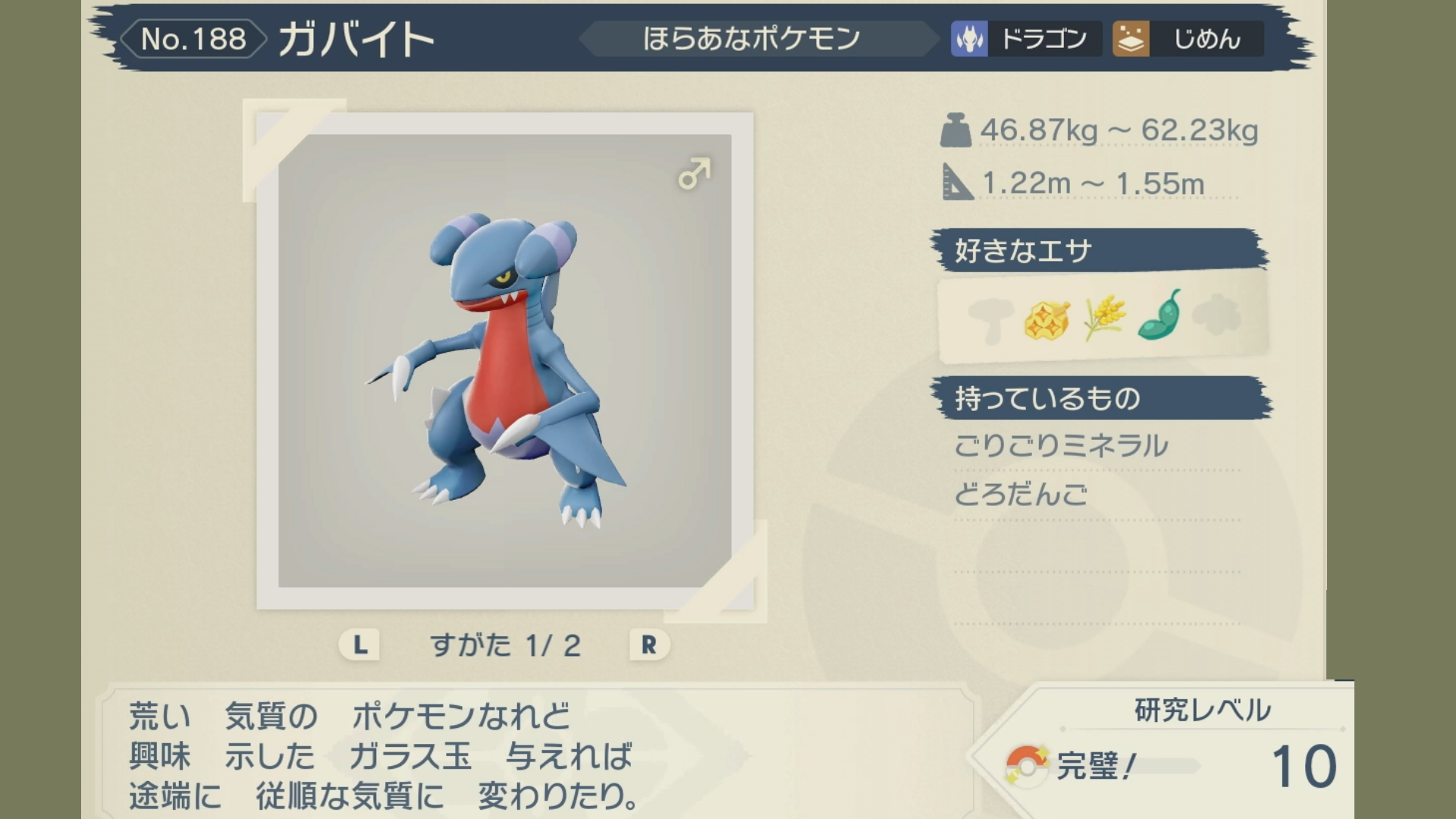Select the ごりごりミネラル held item row

click(1061, 446)
